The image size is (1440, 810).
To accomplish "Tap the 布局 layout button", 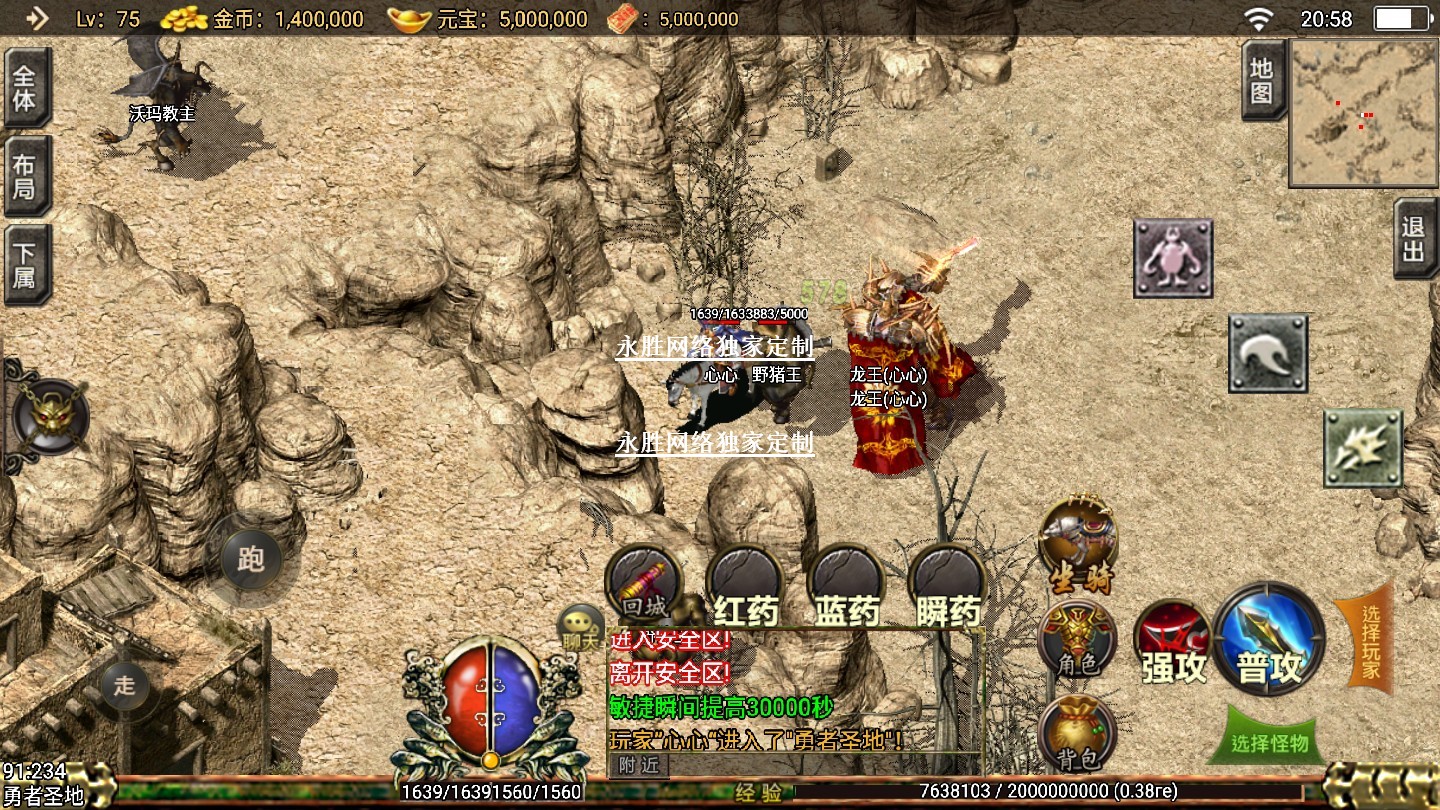I will pos(25,176).
